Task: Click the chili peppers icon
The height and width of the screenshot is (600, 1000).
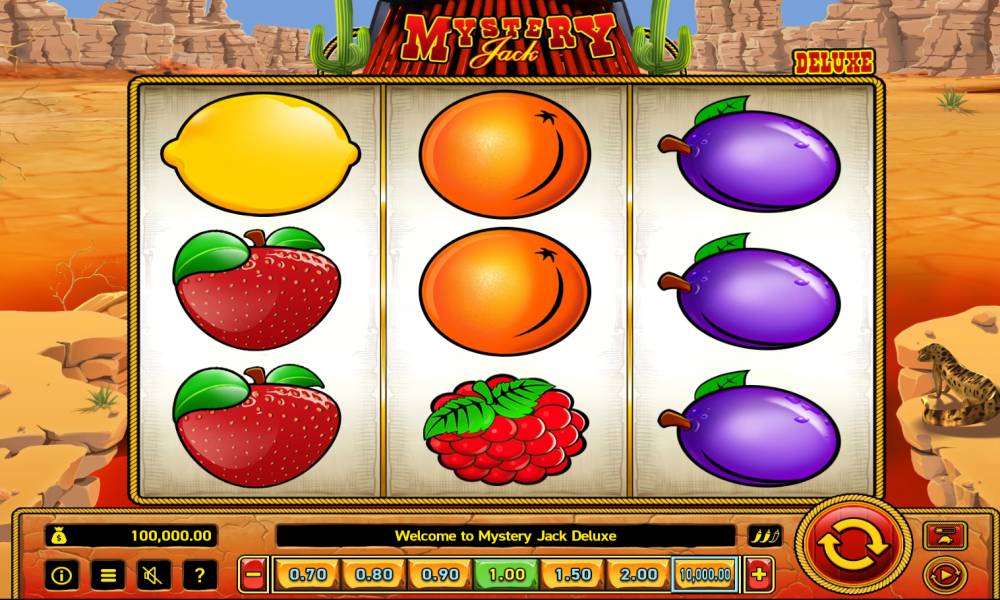Action: pos(765,536)
